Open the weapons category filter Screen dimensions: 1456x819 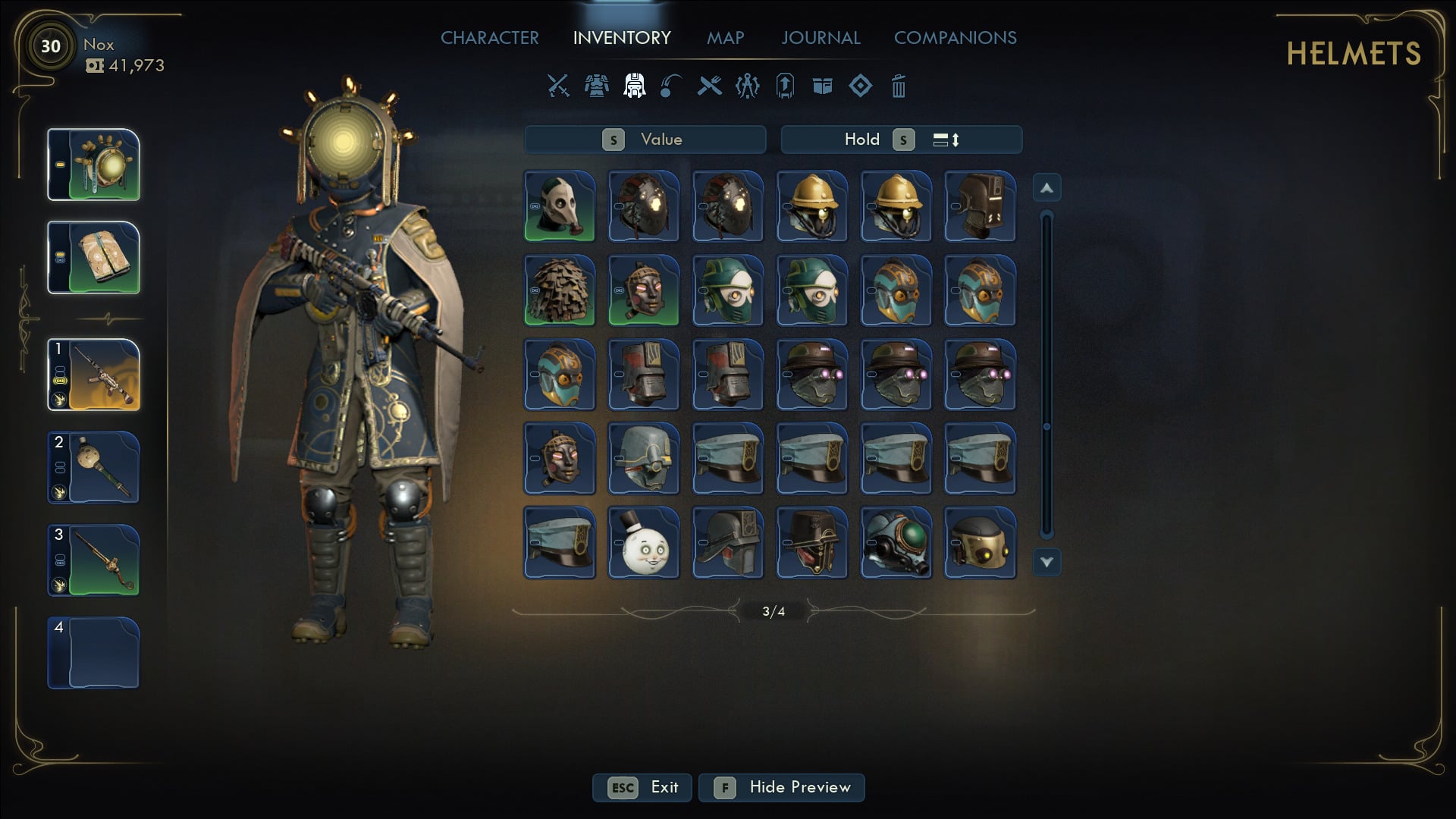click(x=557, y=86)
